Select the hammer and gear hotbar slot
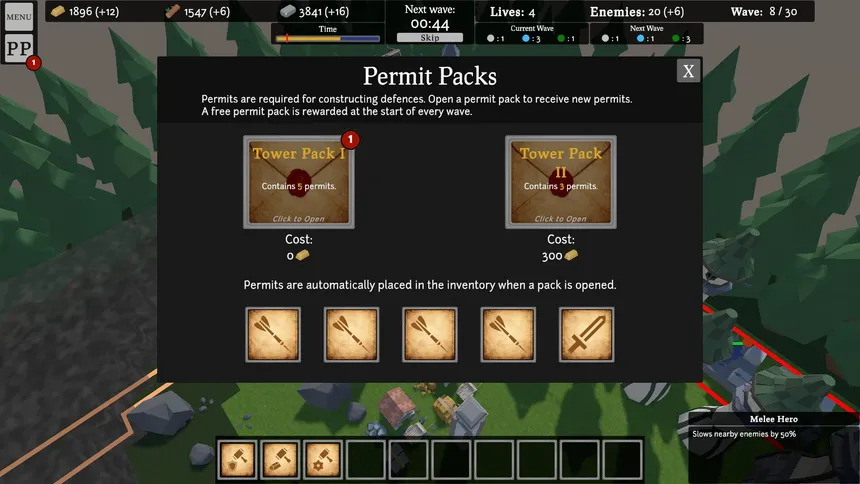The image size is (860, 484). click(x=323, y=459)
